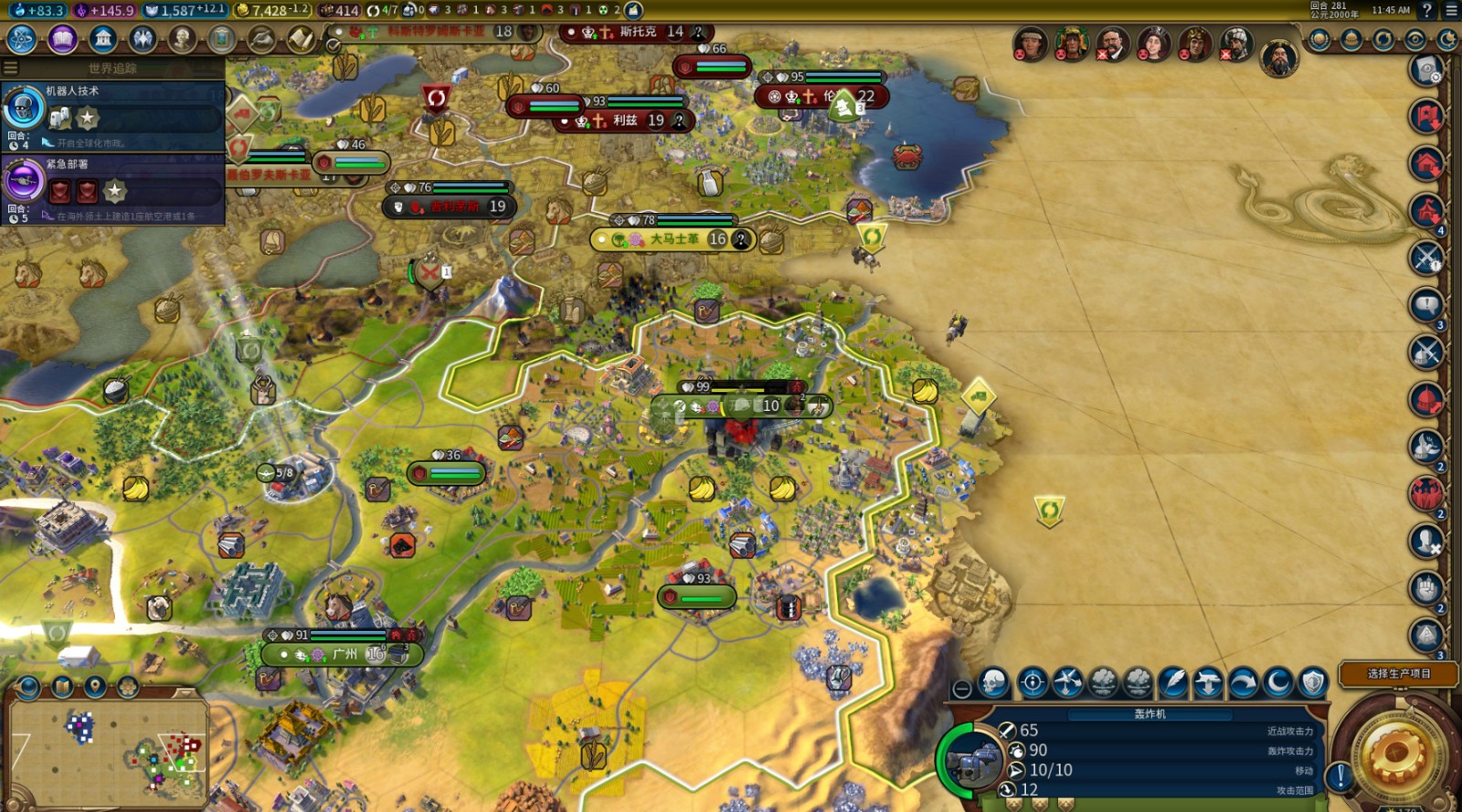
Task: Open the religion winged icon
Action: pyautogui.click(x=143, y=39)
